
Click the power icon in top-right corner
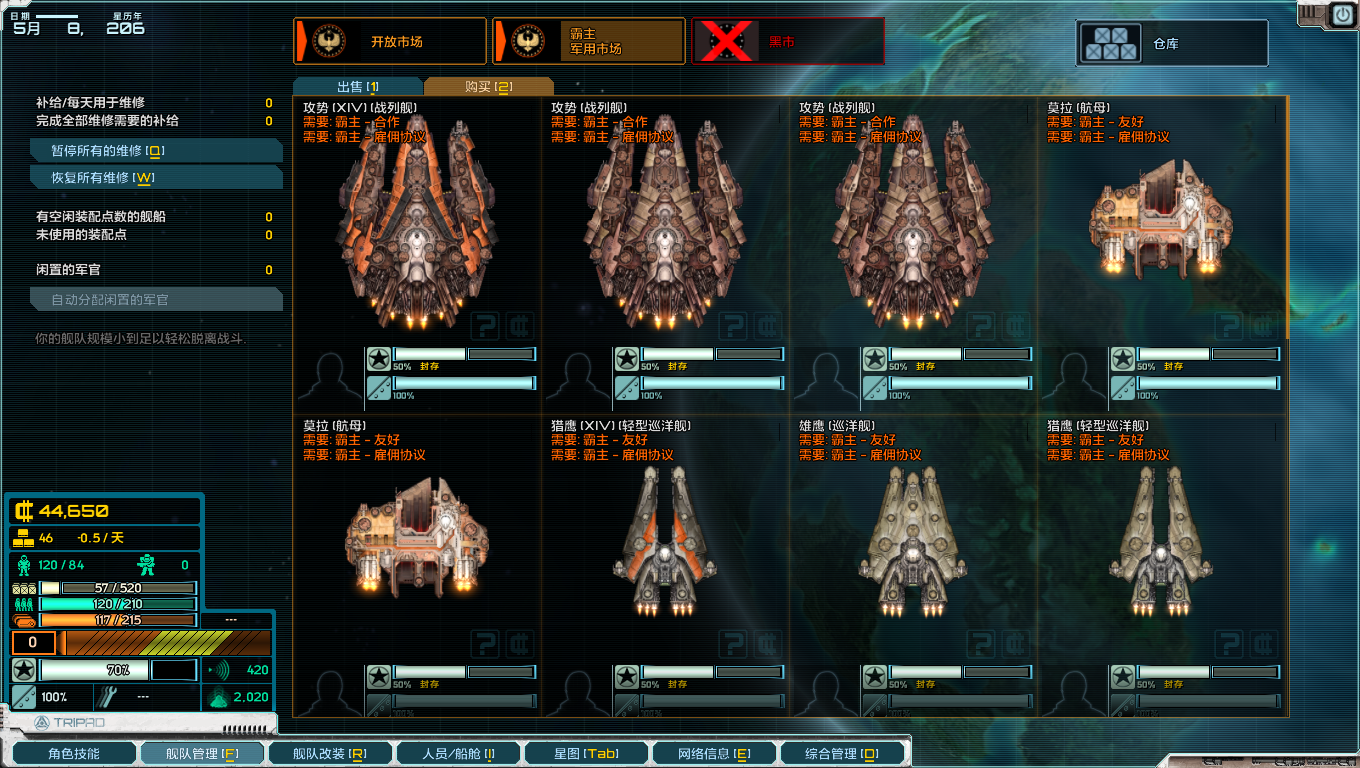pos(1341,15)
